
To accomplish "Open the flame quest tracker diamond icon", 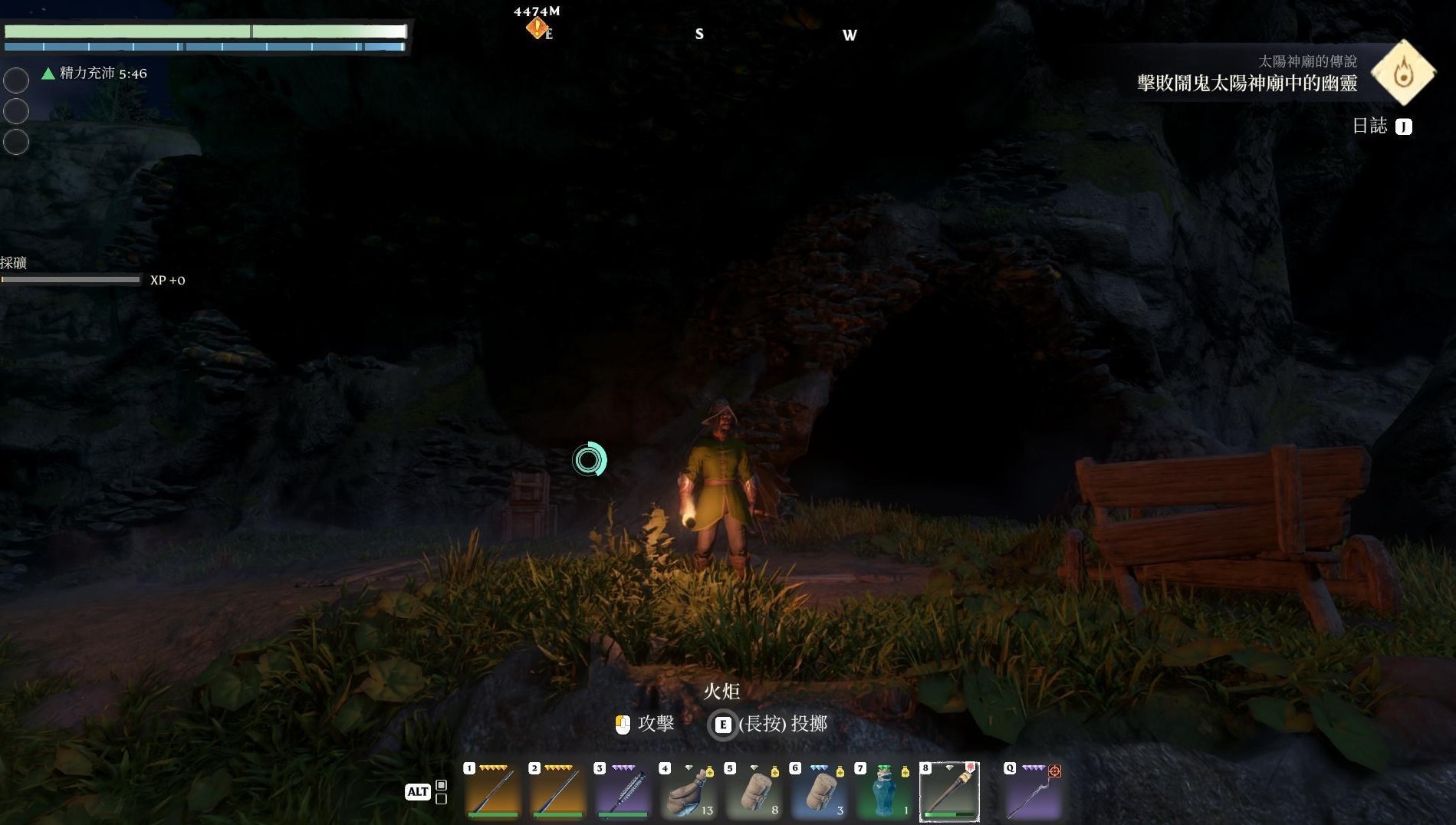I will 1403,73.
